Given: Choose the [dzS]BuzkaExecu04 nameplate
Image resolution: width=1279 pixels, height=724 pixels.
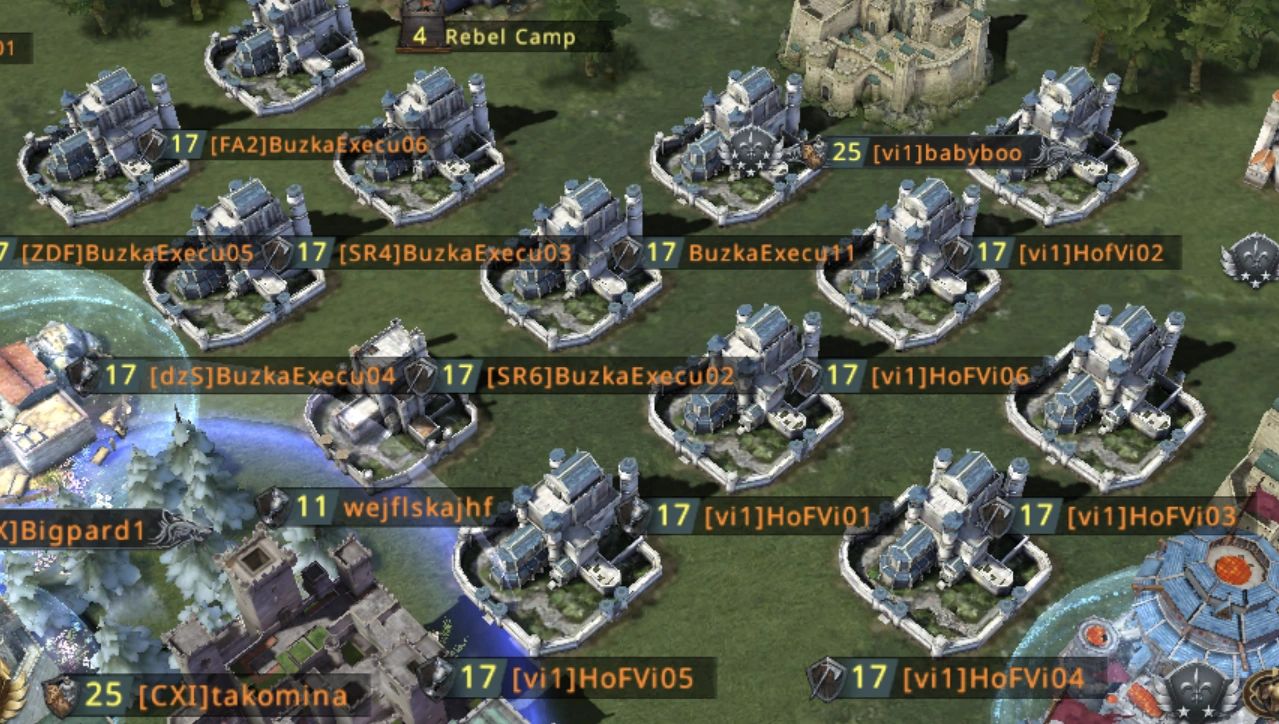Looking at the screenshot, I should coord(272,377).
